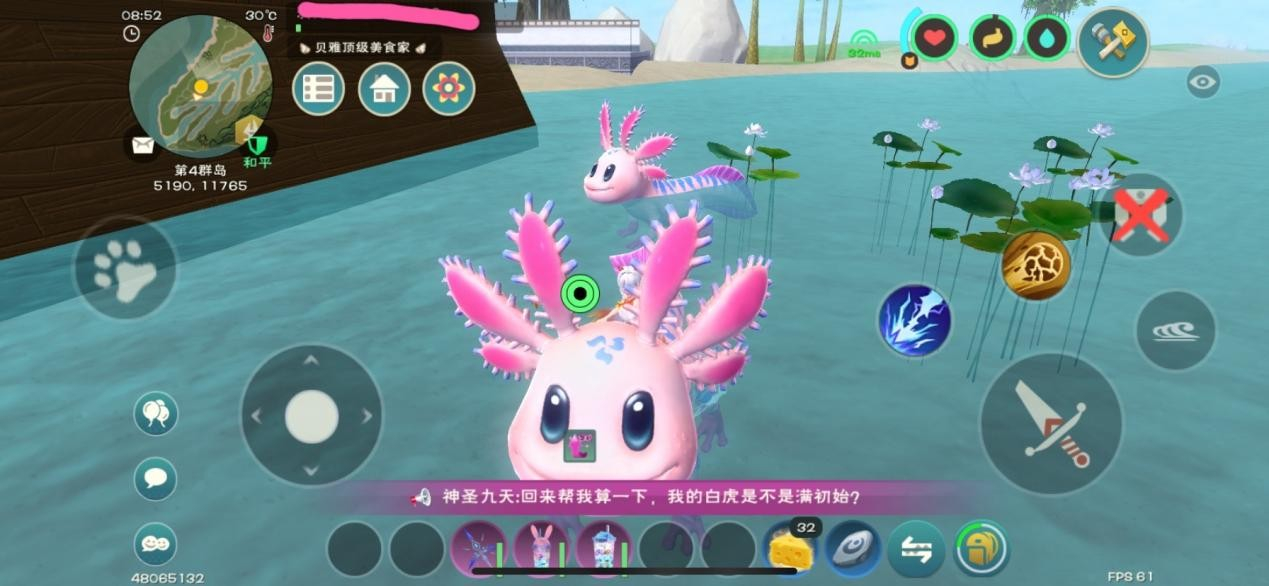Tap the house home button
Screen dimensions: 1269x586
pyautogui.click(x=384, y=89)
